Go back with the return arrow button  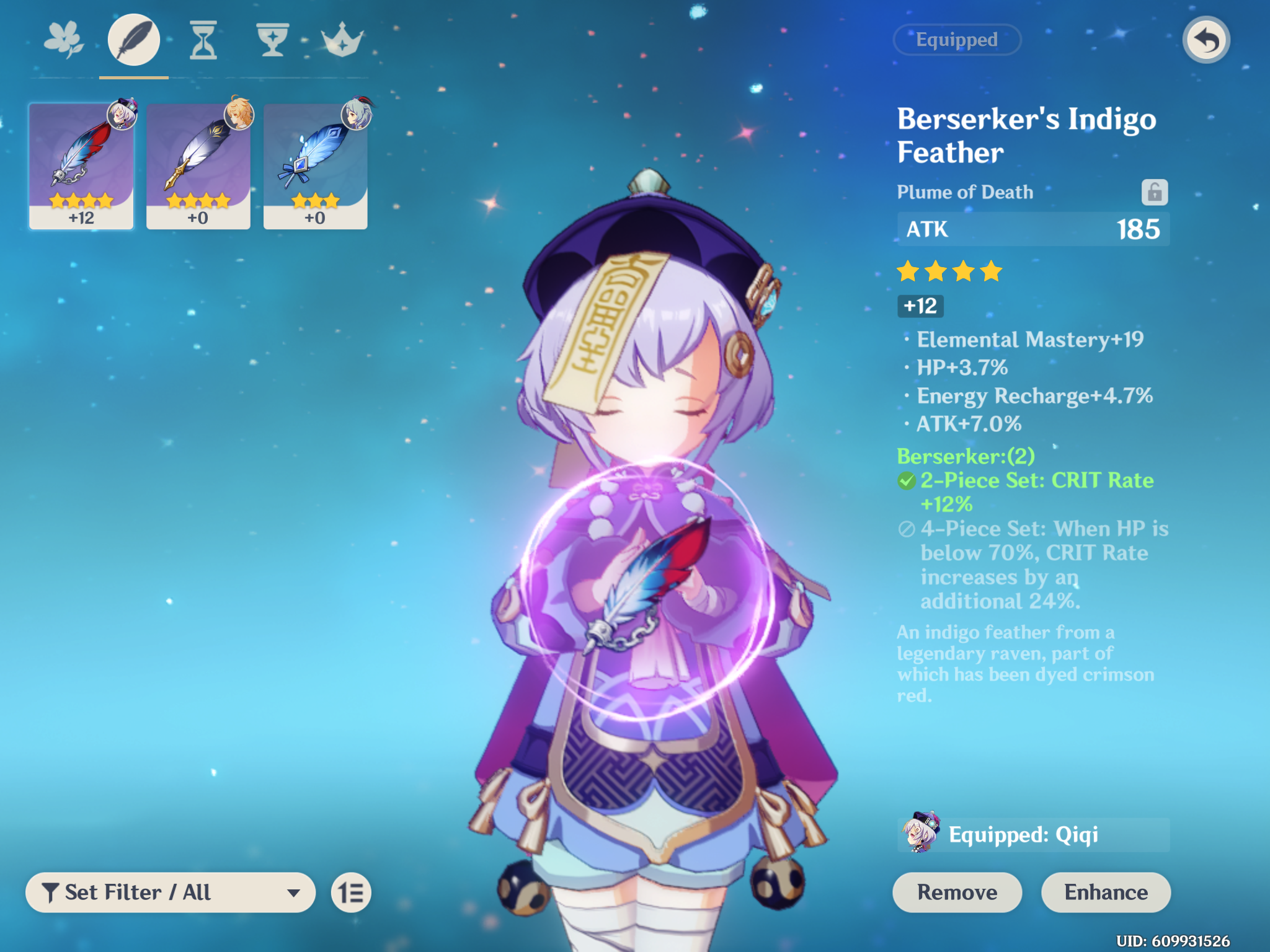coord(1206,40)
